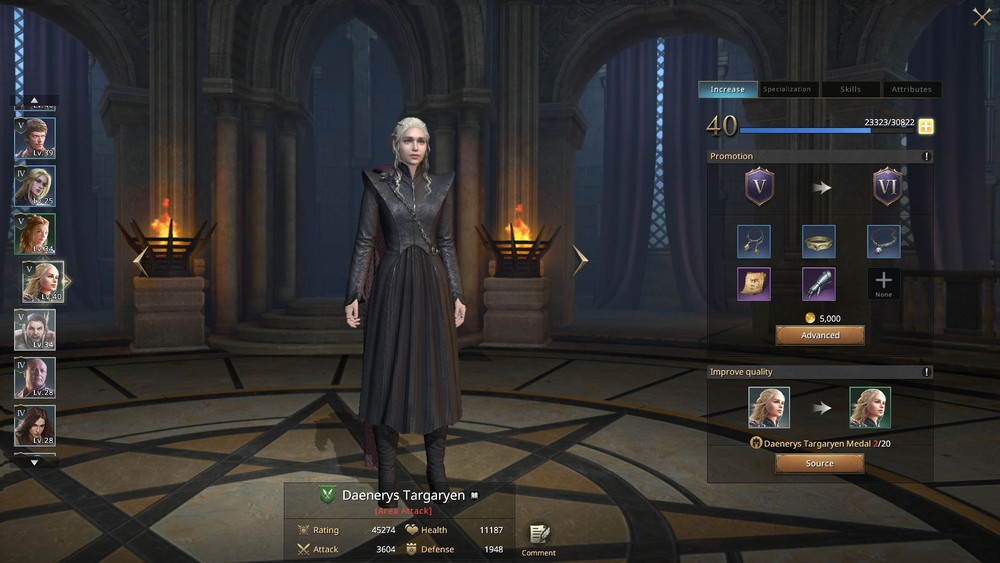
Task: Select the gold ring promotion item
Action: click(x=818, y=241)
